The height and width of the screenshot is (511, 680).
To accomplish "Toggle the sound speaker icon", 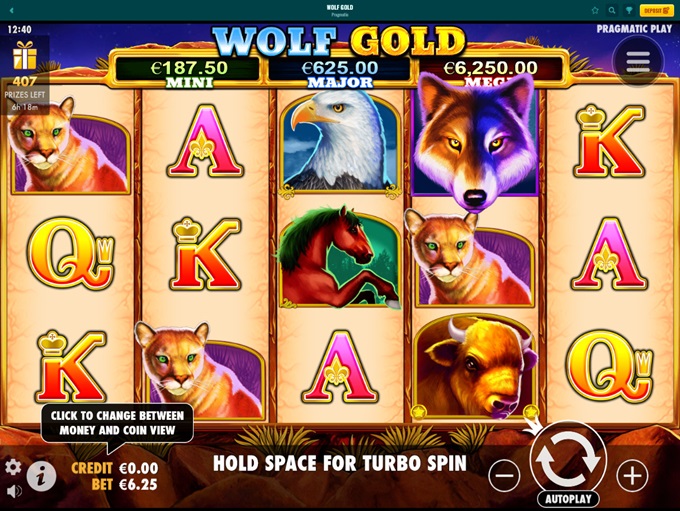I will click(14, 491).
